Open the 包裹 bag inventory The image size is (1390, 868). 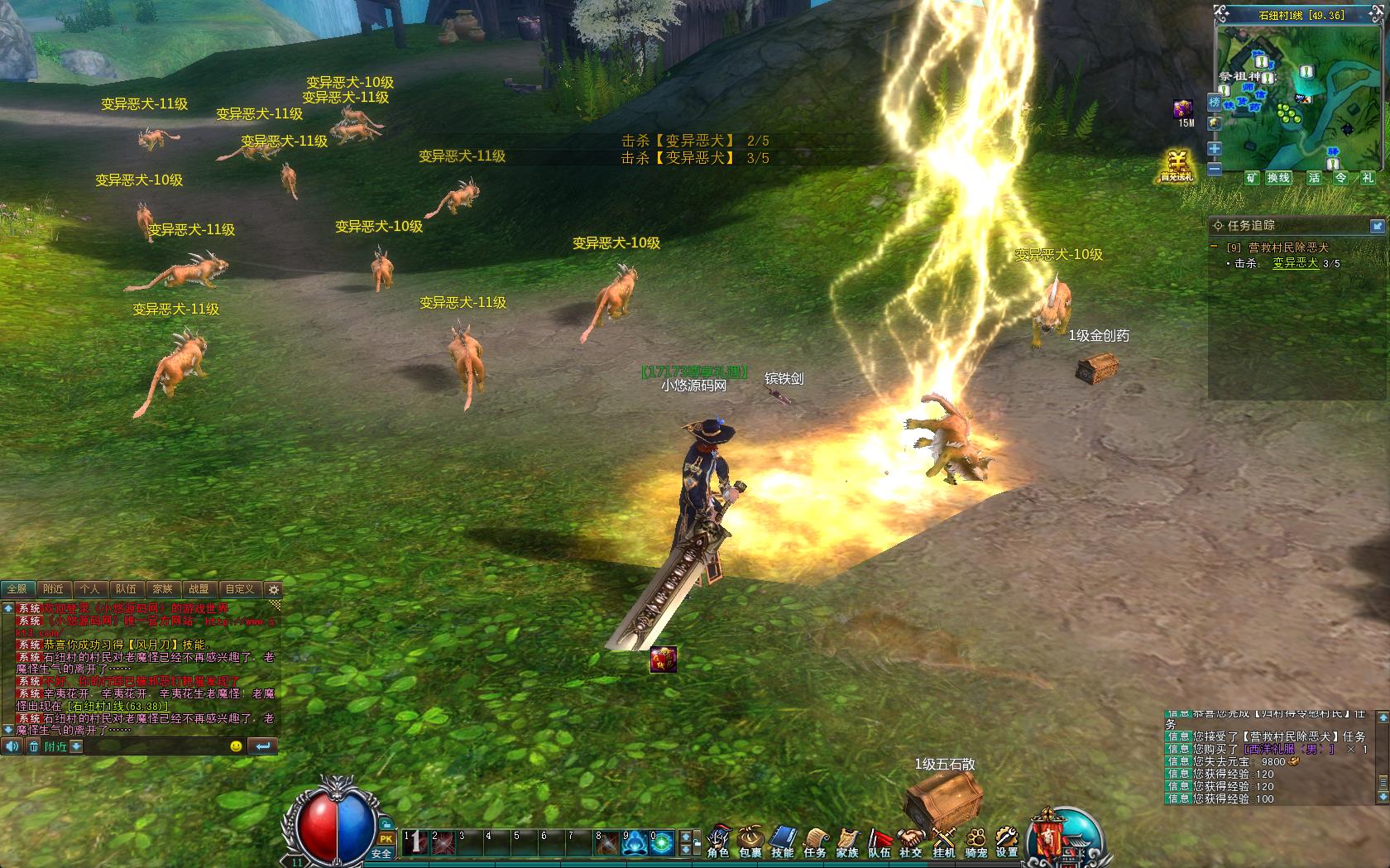[750, 841]
